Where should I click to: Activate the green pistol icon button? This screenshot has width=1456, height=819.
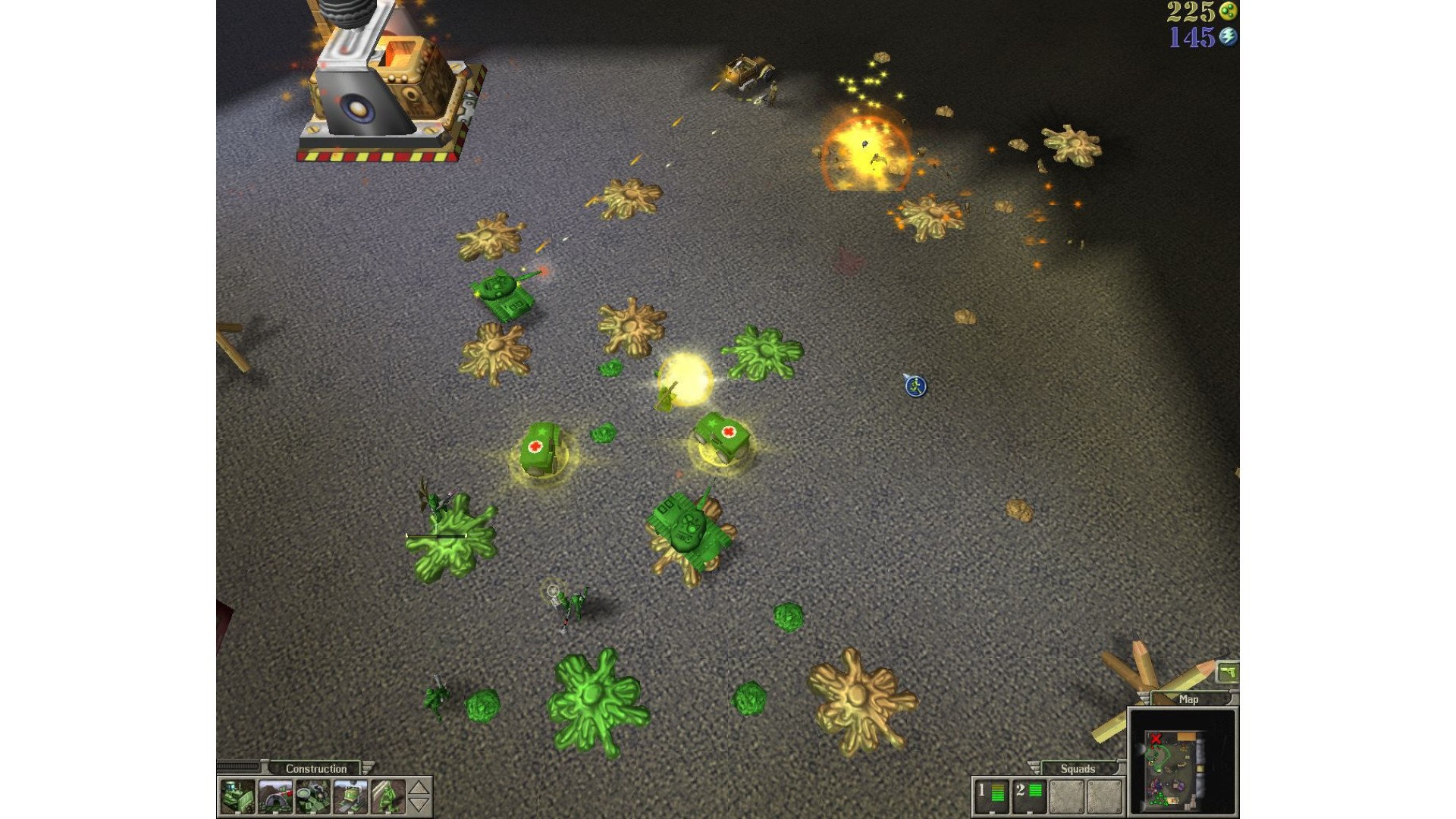tap(1227, 673)
